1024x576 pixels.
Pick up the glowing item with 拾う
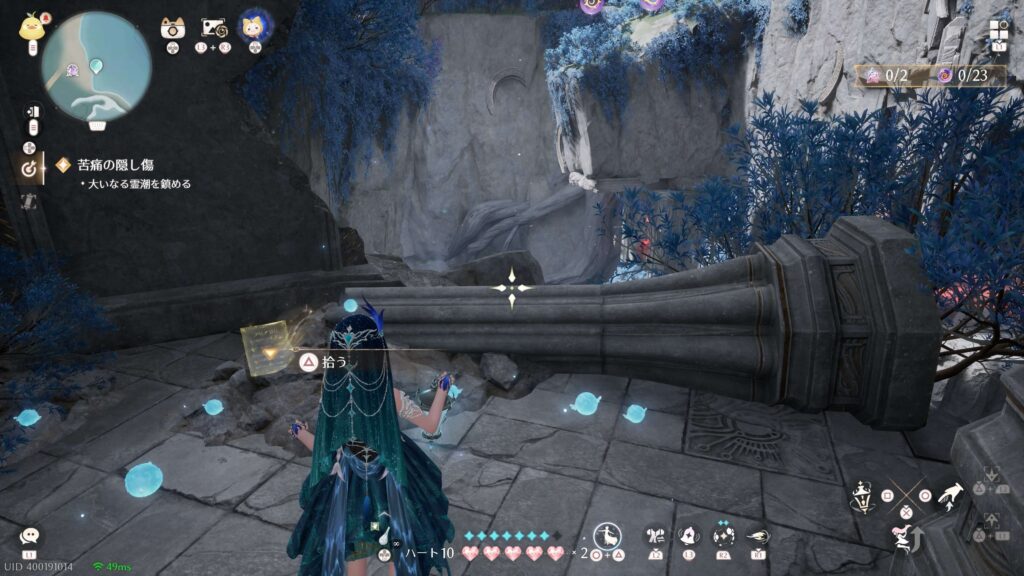click(310, 361)
